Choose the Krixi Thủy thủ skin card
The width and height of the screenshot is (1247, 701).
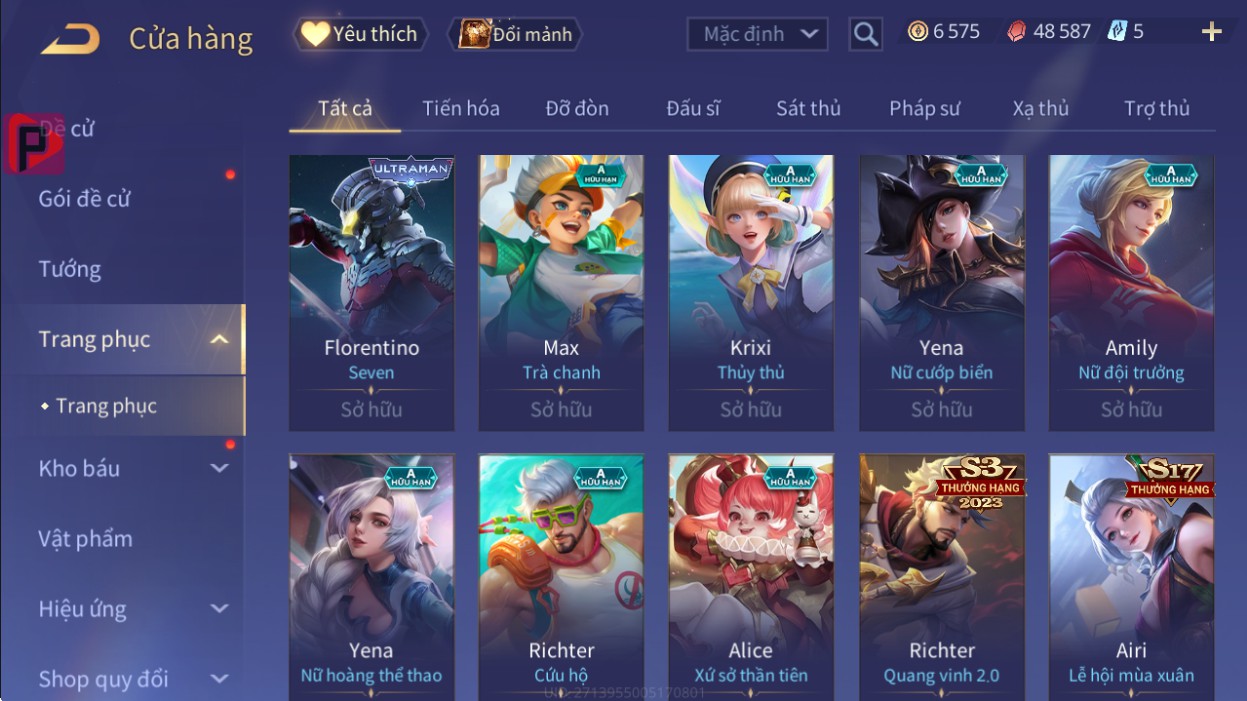pyautogui.click(x=751, y=292)
